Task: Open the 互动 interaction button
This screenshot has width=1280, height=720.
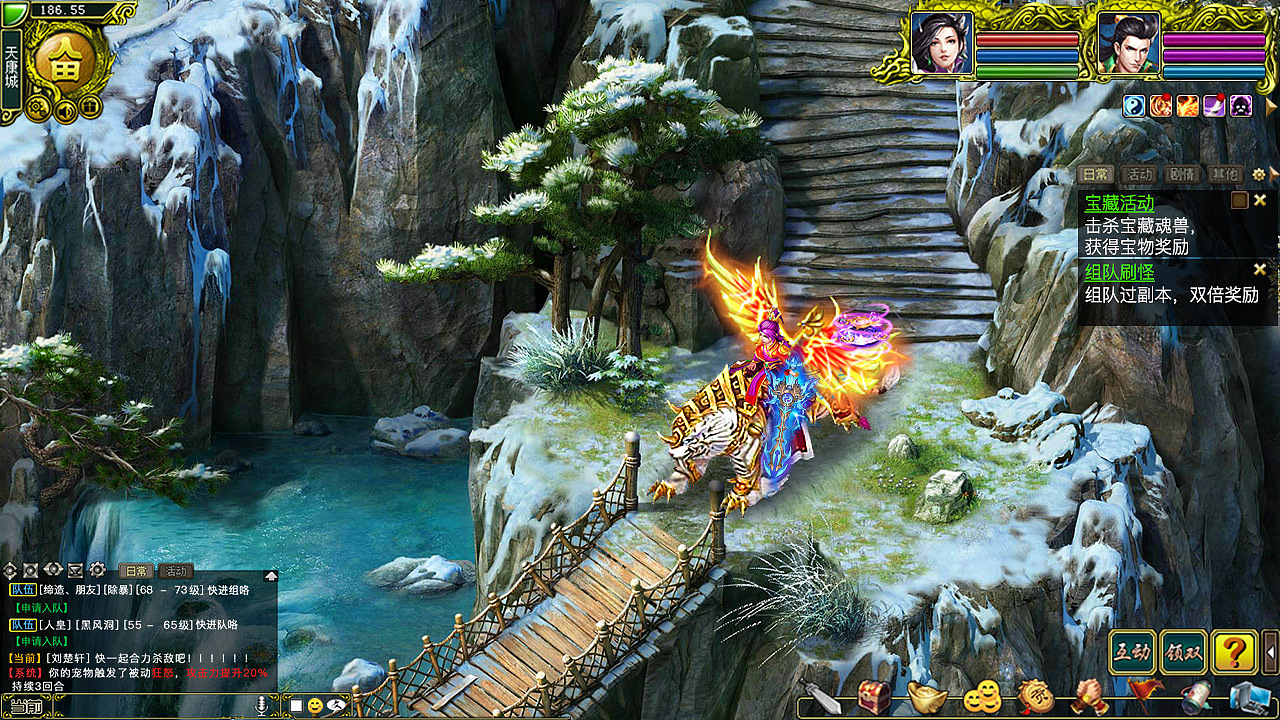Action: point(1133,653)
